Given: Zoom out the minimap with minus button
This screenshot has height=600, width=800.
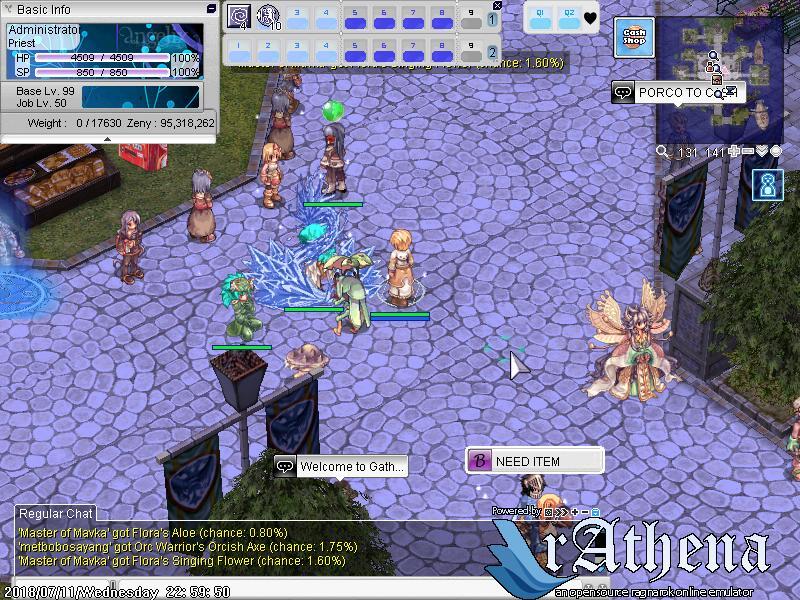Looking at the screenshot, I should tap(748, 151).
